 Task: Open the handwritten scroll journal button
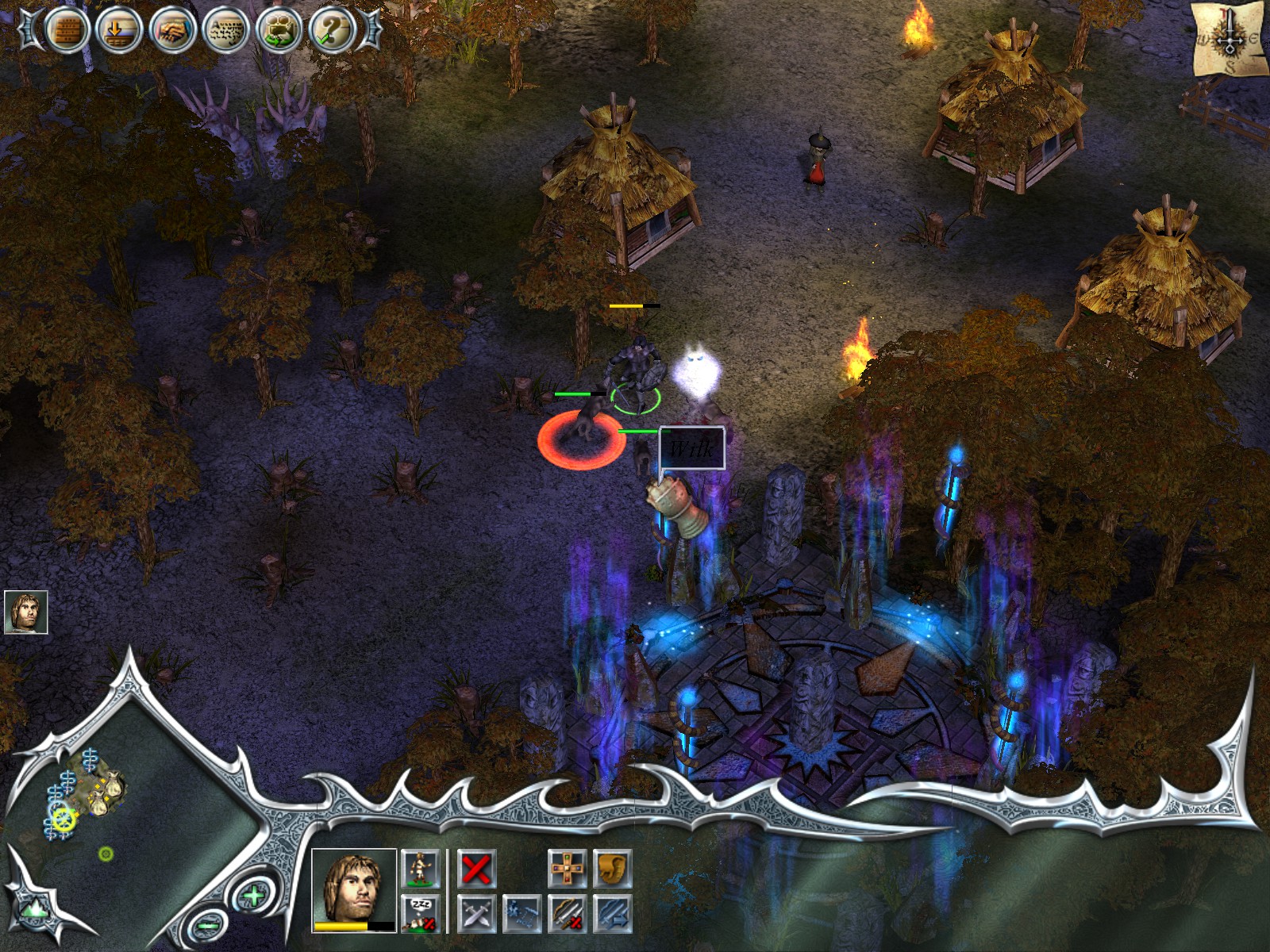225,30
